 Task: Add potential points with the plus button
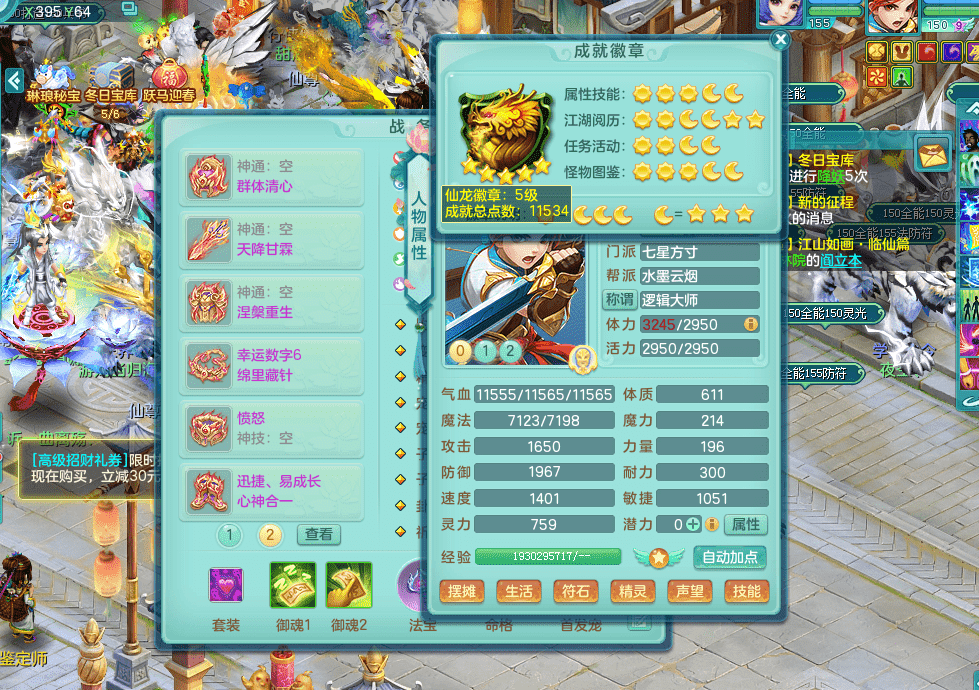[x=693, y=524]
